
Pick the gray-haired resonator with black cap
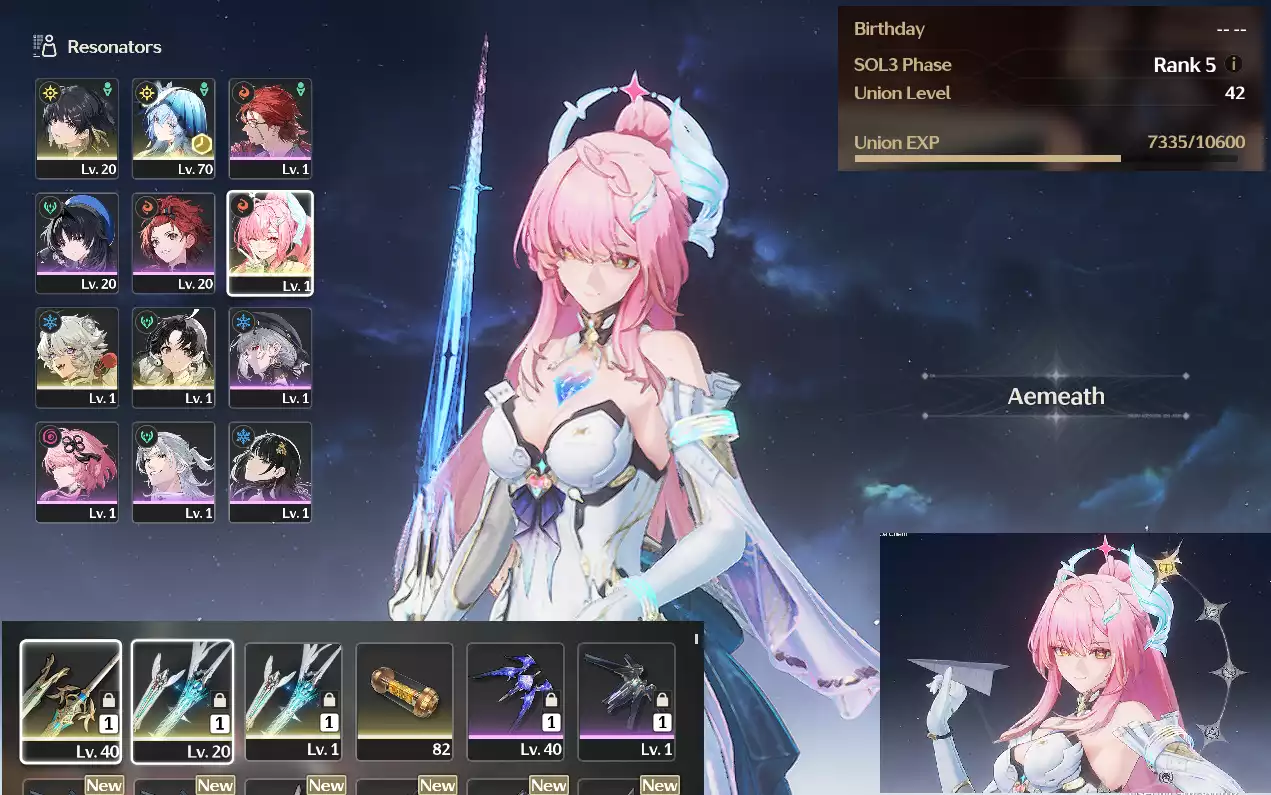click(x=270, y=357)
